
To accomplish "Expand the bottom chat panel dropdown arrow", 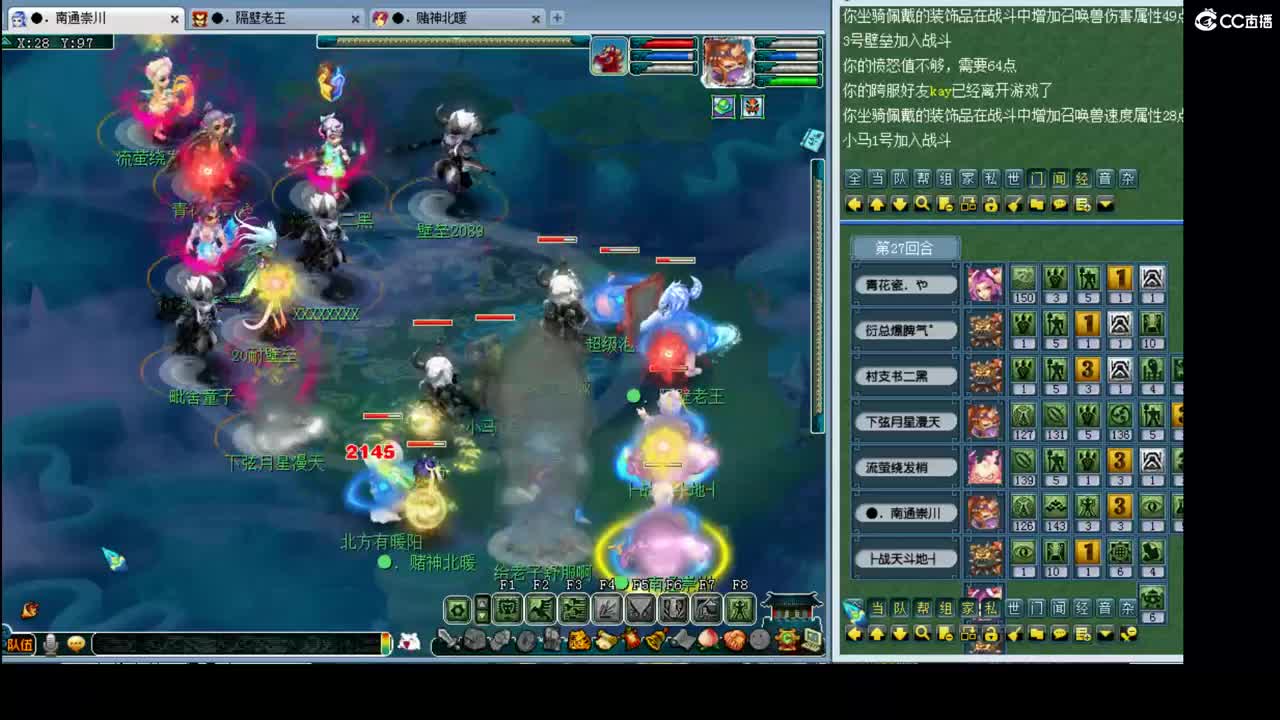I will (1106, 634).
